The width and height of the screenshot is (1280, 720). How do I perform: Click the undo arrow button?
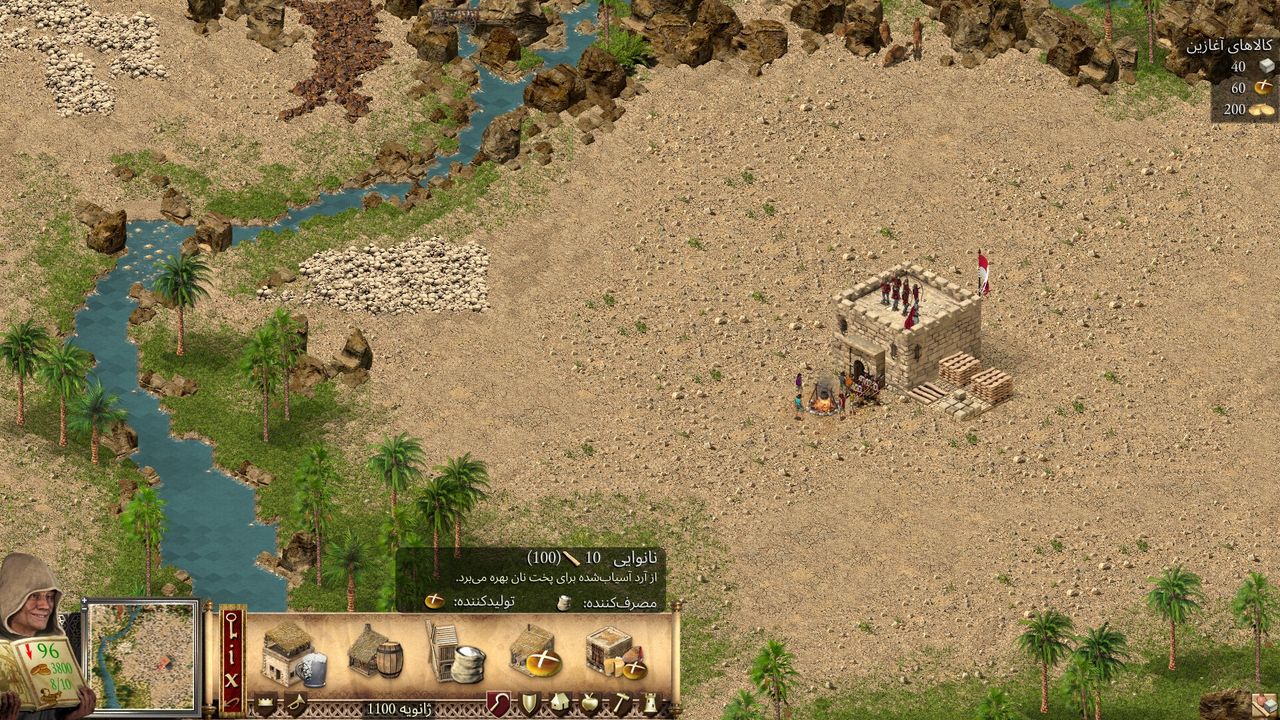pyautogui.click(x=232, y=702)
